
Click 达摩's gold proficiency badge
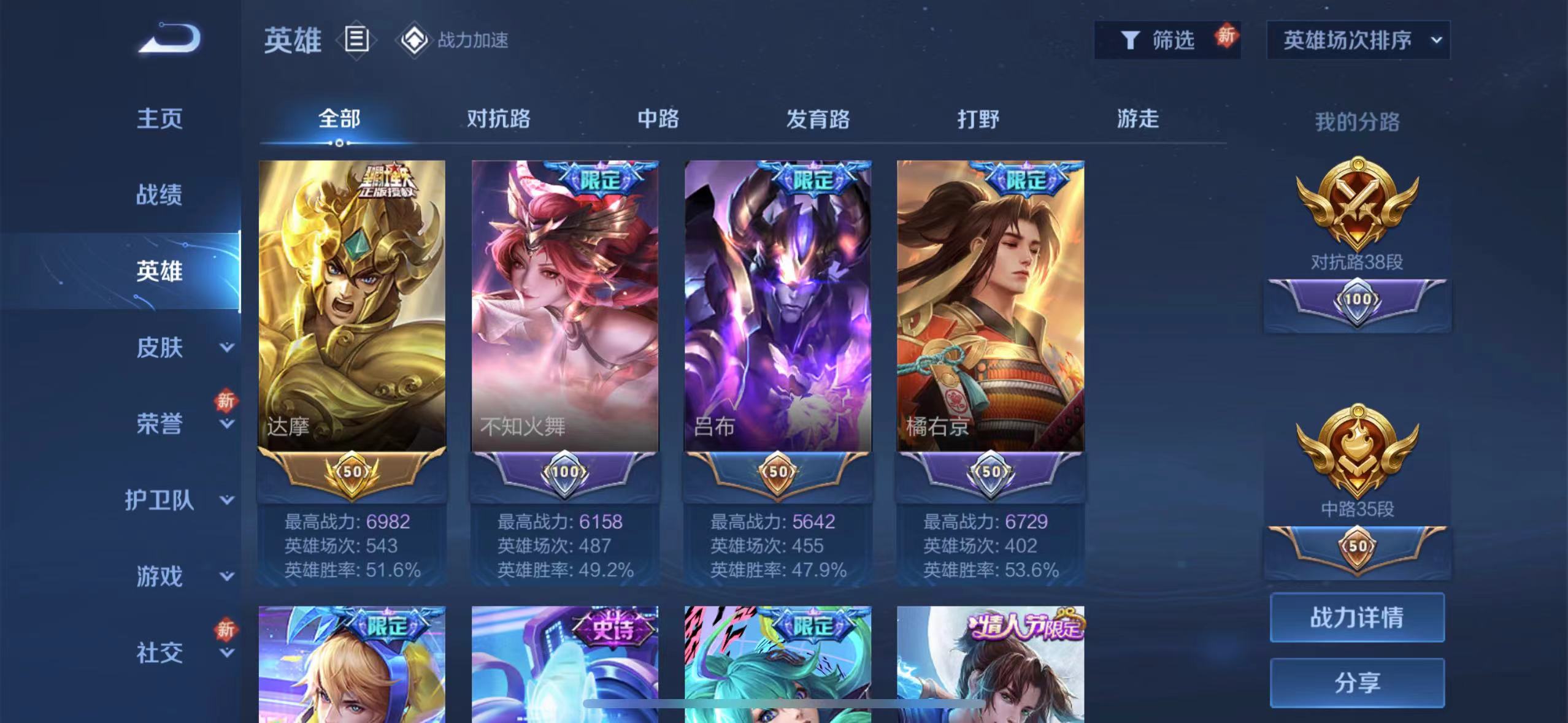tap(352, 473)
